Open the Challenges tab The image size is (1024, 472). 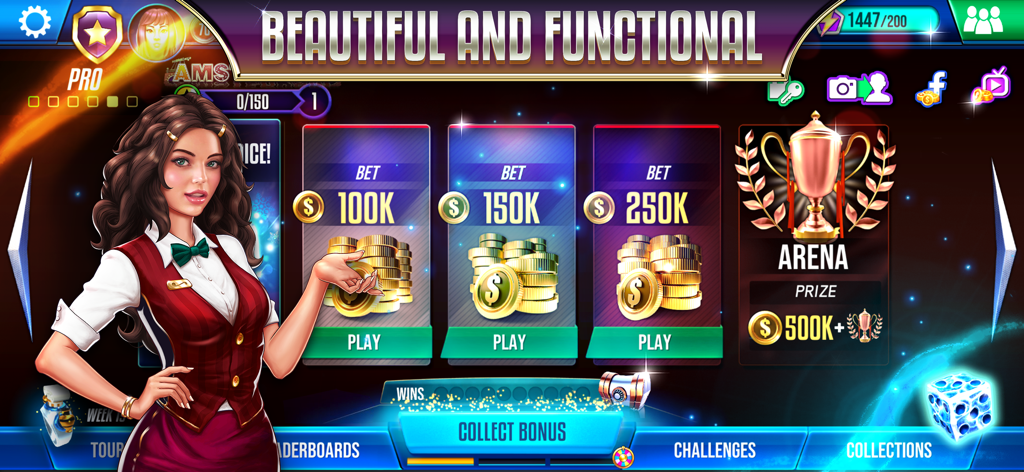[x=714, y=450]
